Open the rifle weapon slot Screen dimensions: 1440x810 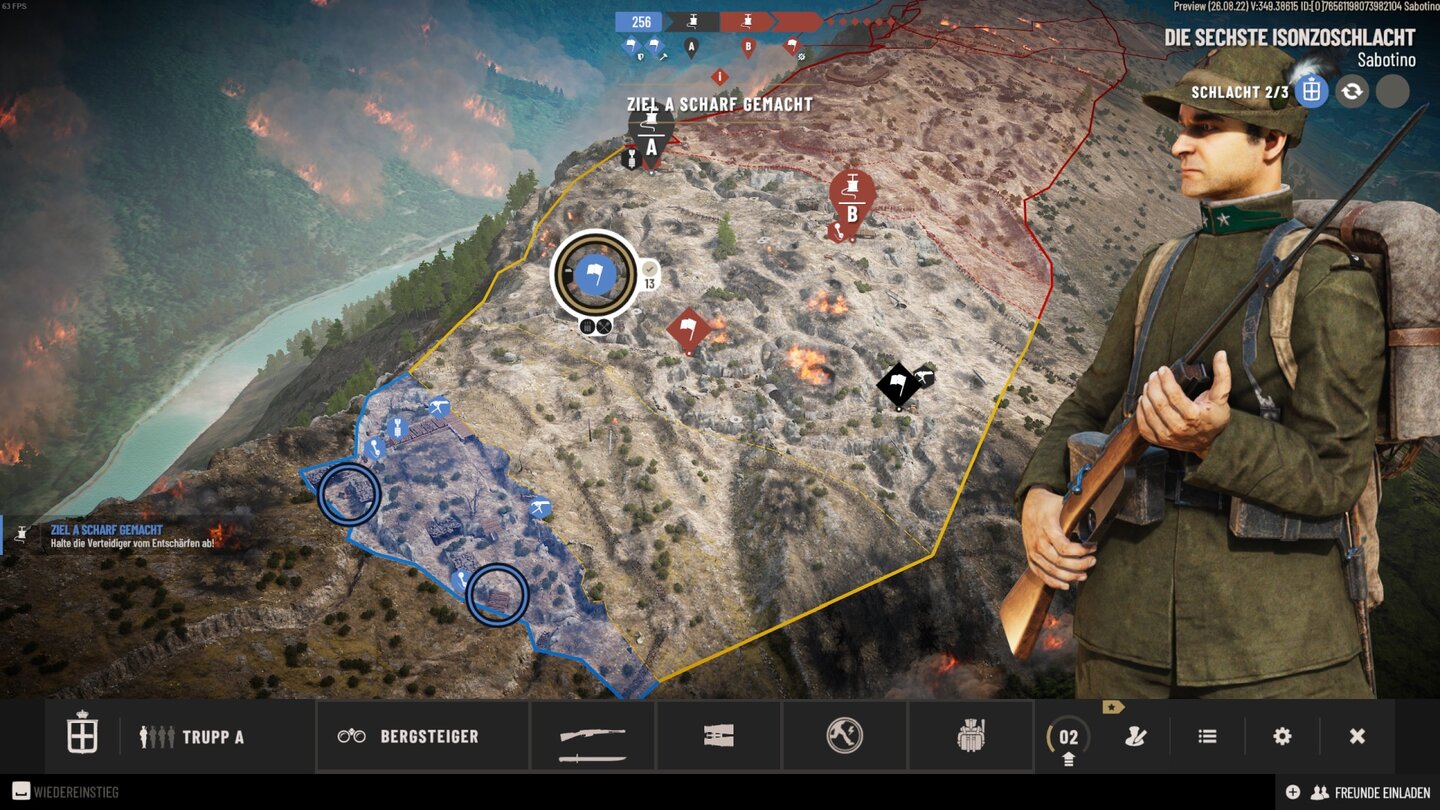coord(593,736)
